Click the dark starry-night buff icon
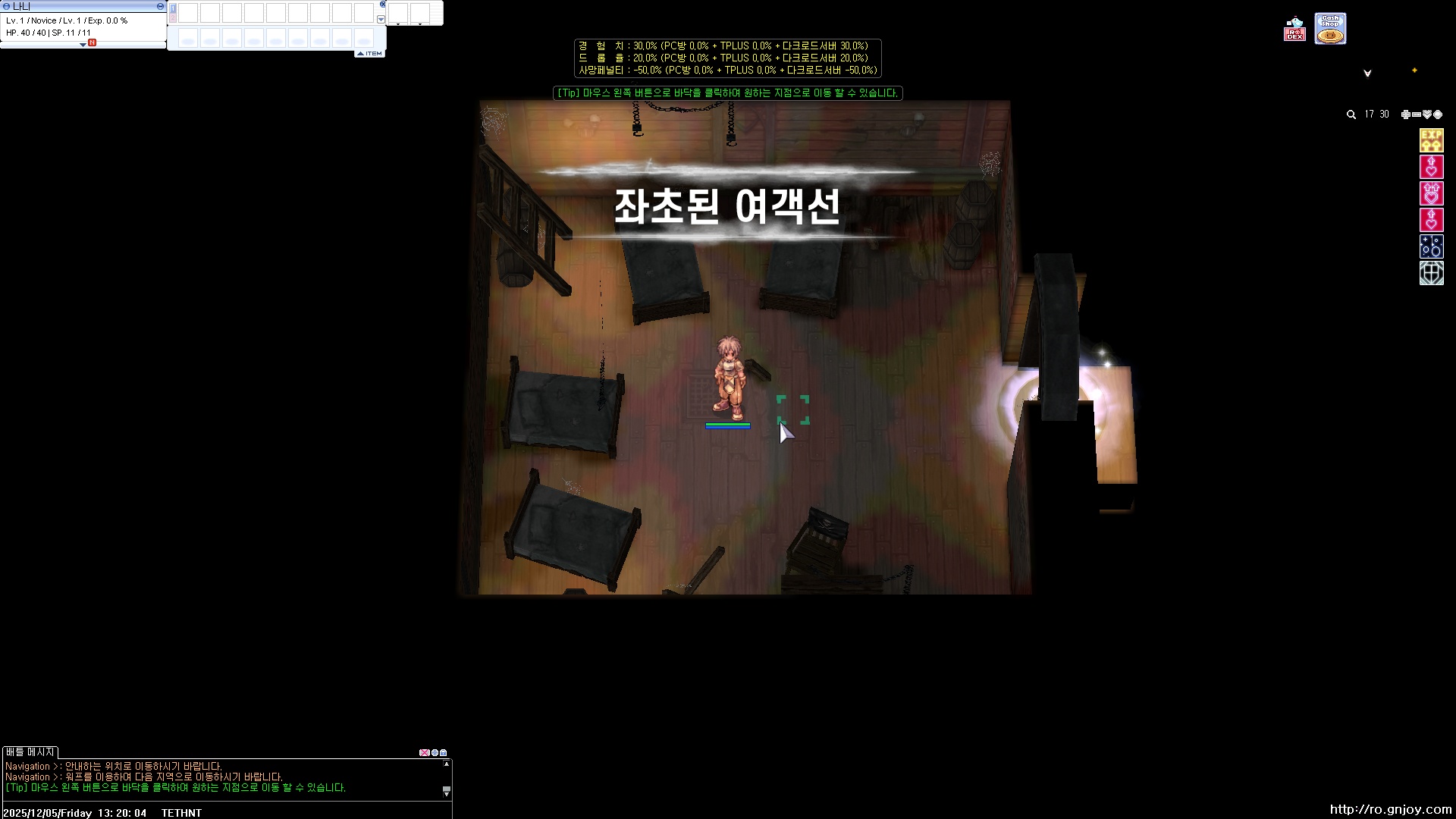The image size is (1456, 819). click(1430, 246)
